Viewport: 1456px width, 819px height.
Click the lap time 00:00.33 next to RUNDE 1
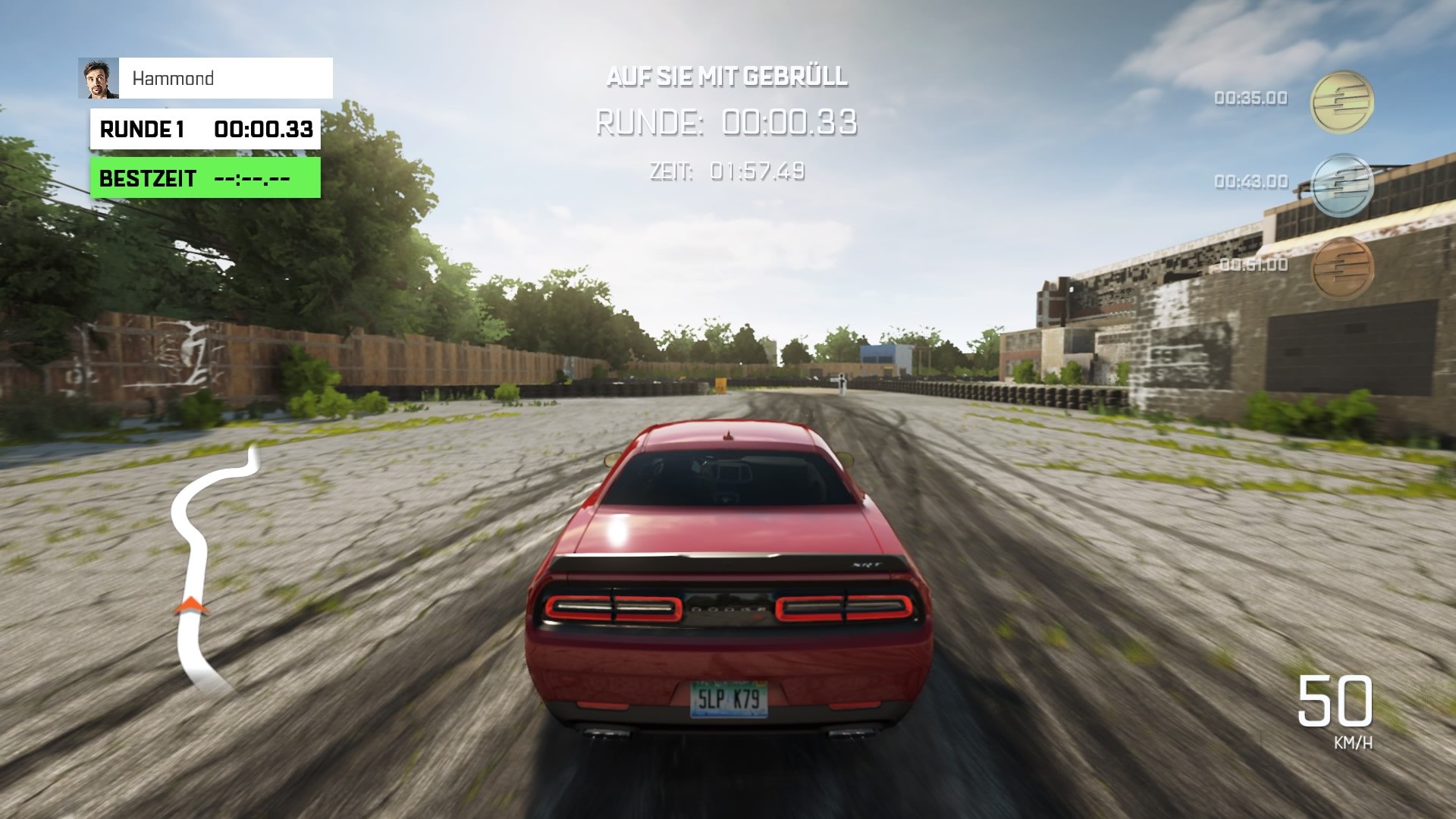pyautogui.click(x=264, y=130)
